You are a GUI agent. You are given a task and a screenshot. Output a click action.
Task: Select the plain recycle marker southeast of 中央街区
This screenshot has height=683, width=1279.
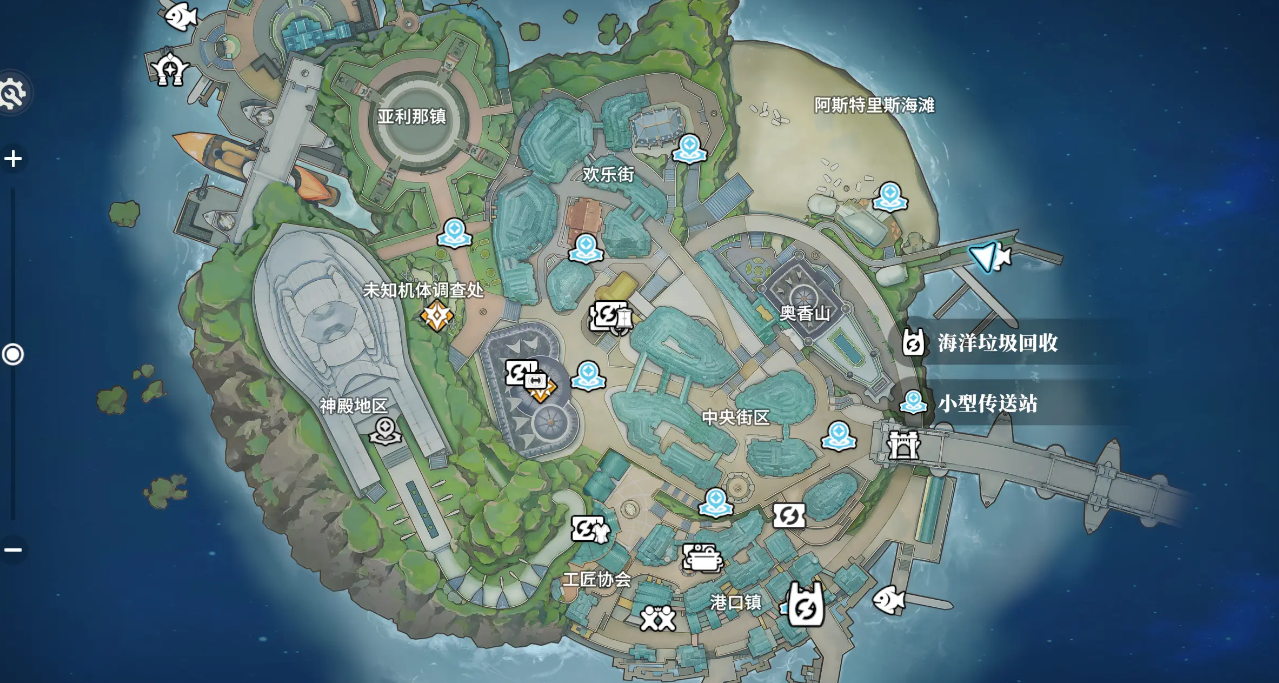(x=788, y=516)
